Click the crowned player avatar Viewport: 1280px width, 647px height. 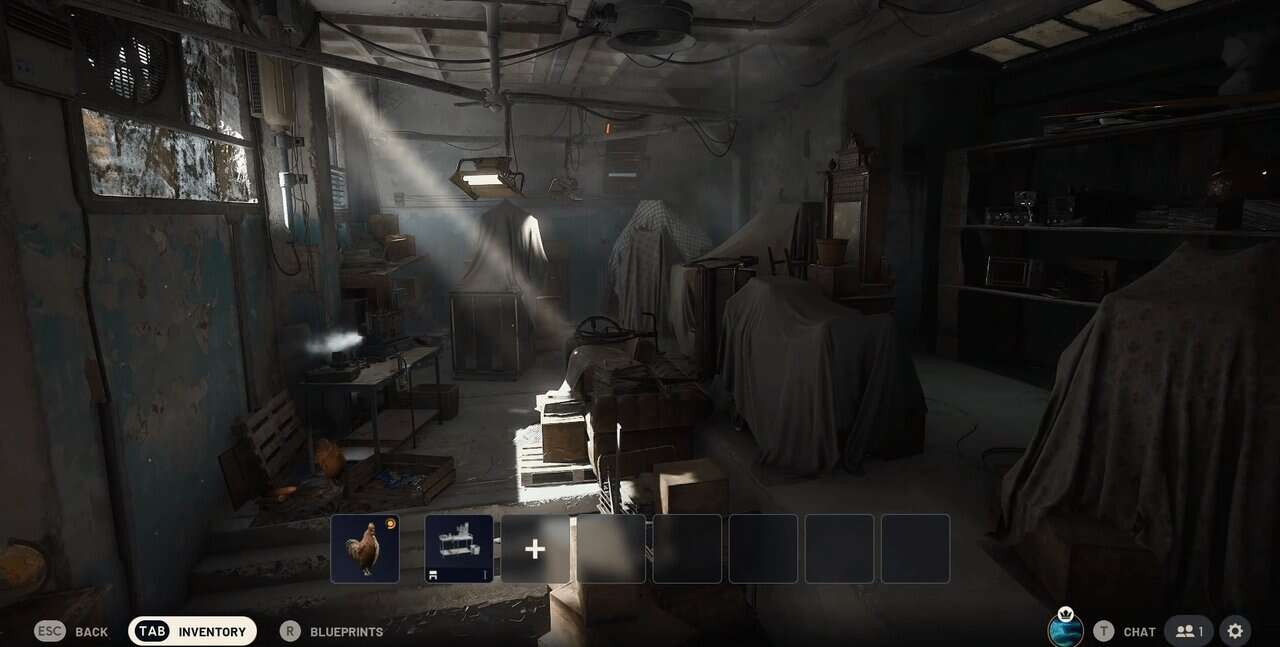1065,630
